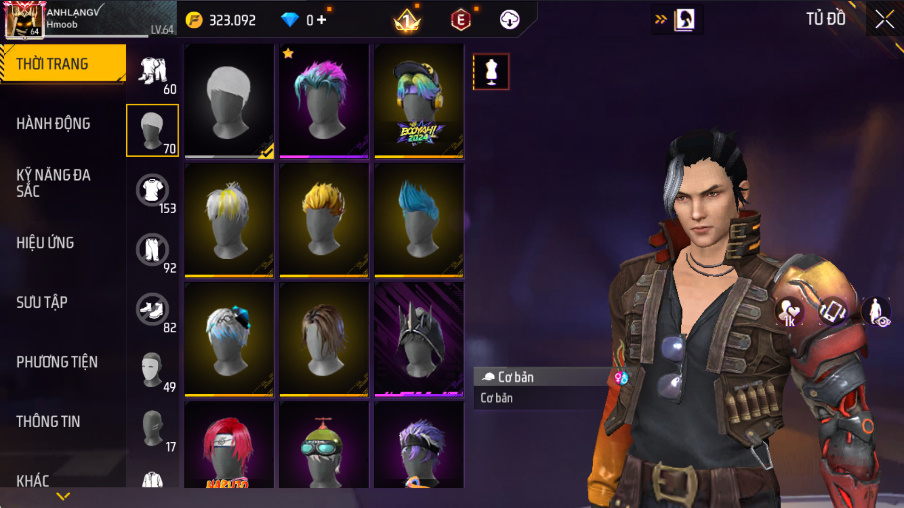Open the pants category with 92 items

coord(152,251)
